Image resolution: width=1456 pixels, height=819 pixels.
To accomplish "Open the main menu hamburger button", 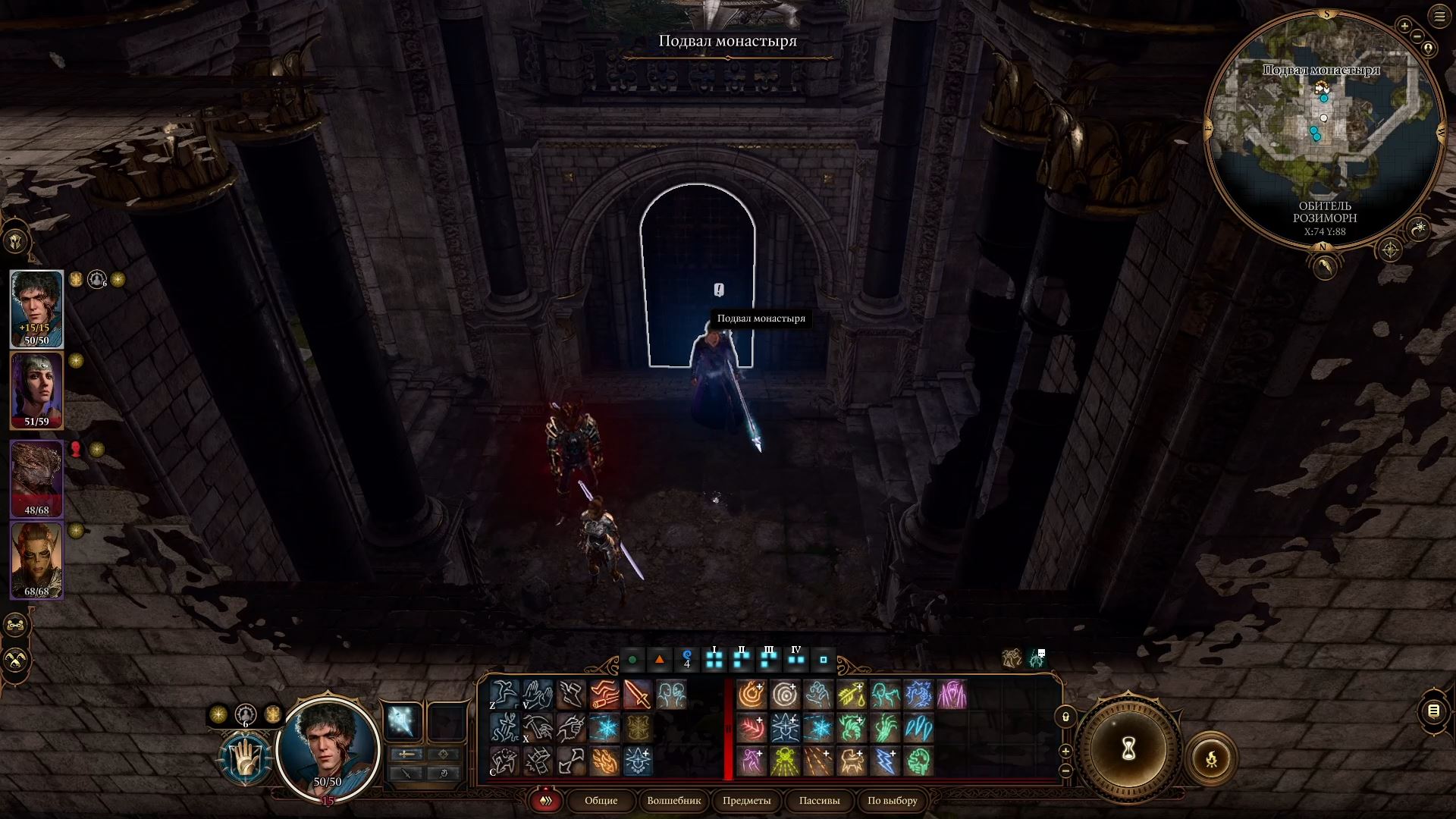I will (1439, 17).
